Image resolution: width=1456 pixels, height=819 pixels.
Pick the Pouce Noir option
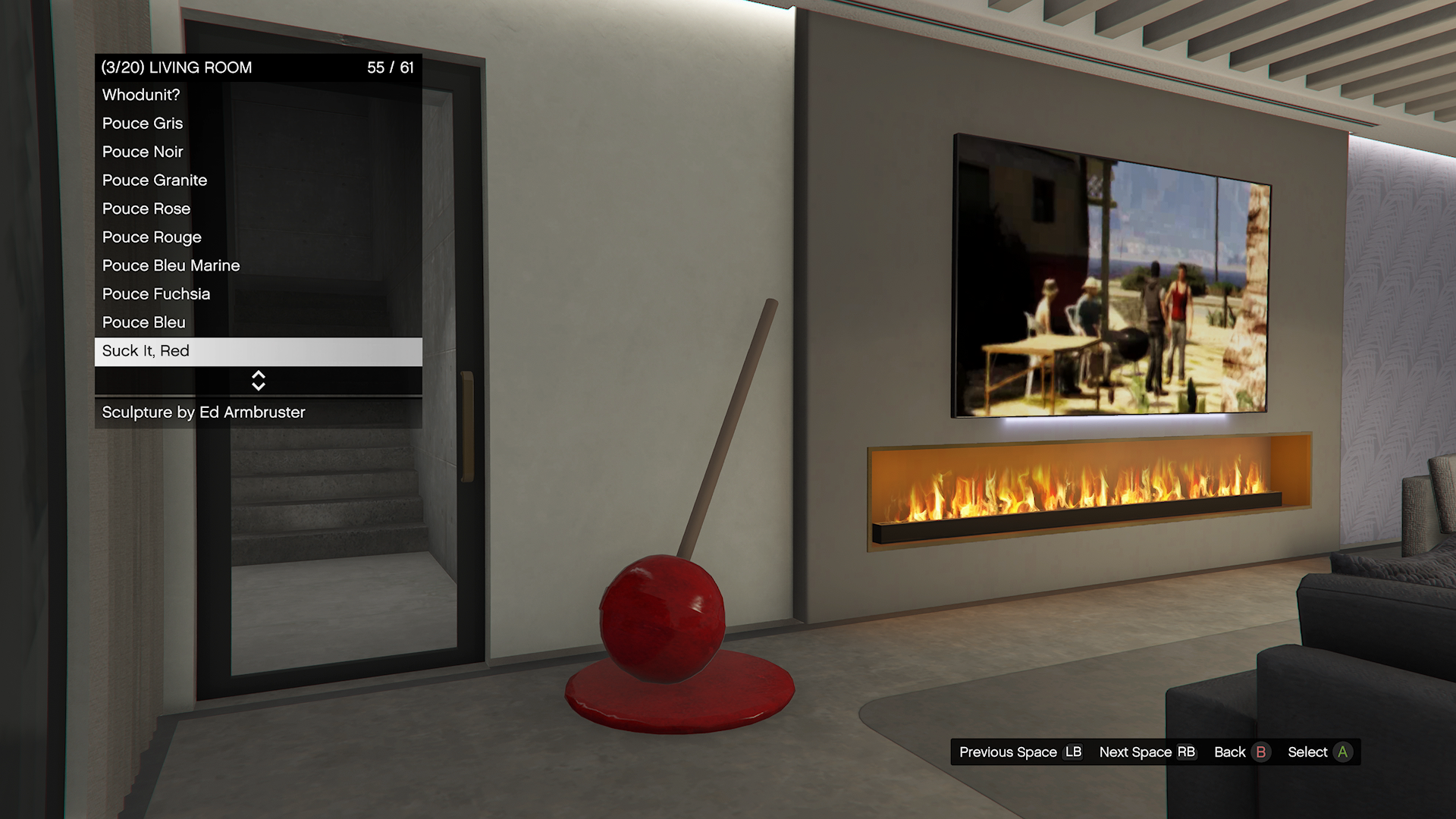[258, 152]
